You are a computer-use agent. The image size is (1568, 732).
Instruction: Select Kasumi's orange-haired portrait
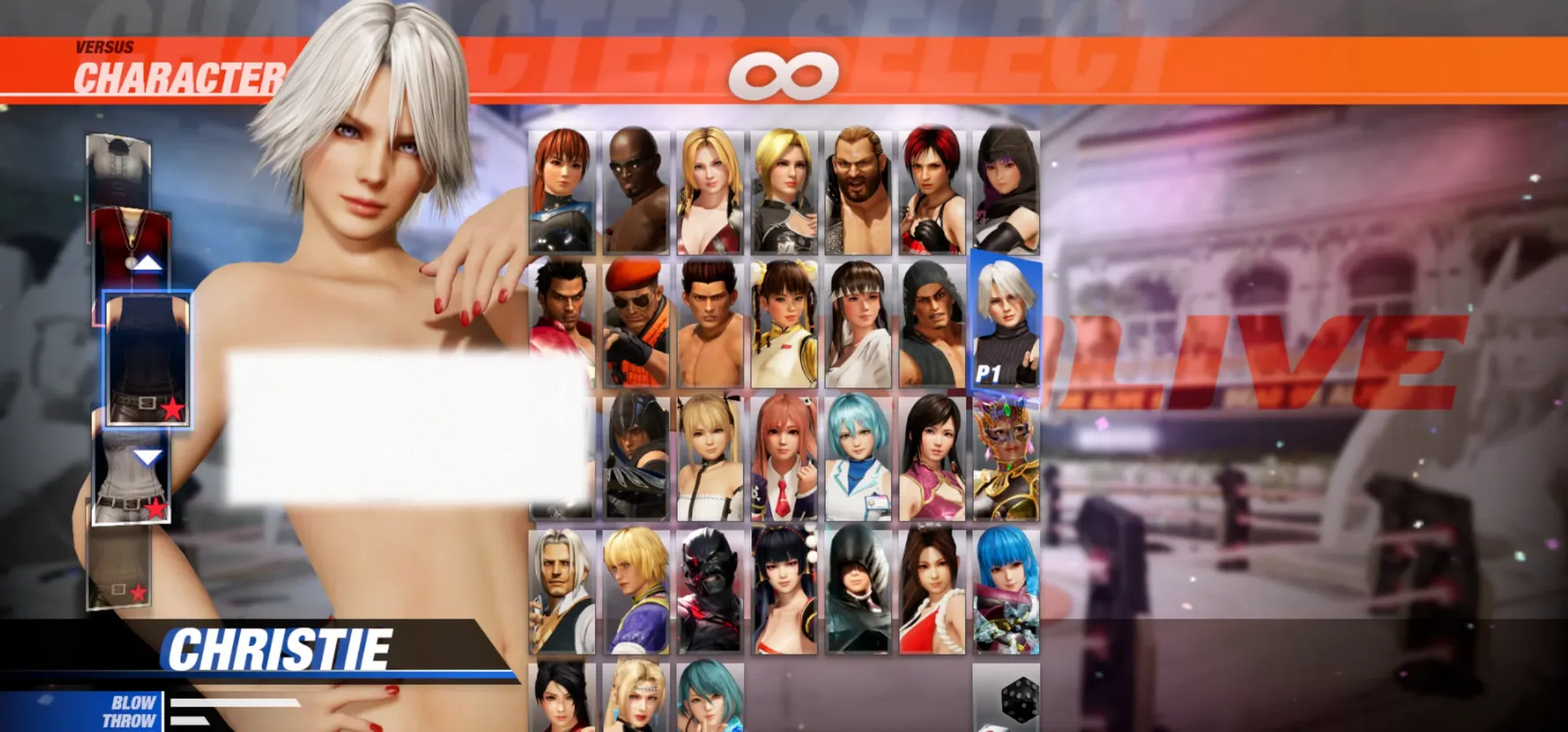pyautogui.click(x=562, y=191)
